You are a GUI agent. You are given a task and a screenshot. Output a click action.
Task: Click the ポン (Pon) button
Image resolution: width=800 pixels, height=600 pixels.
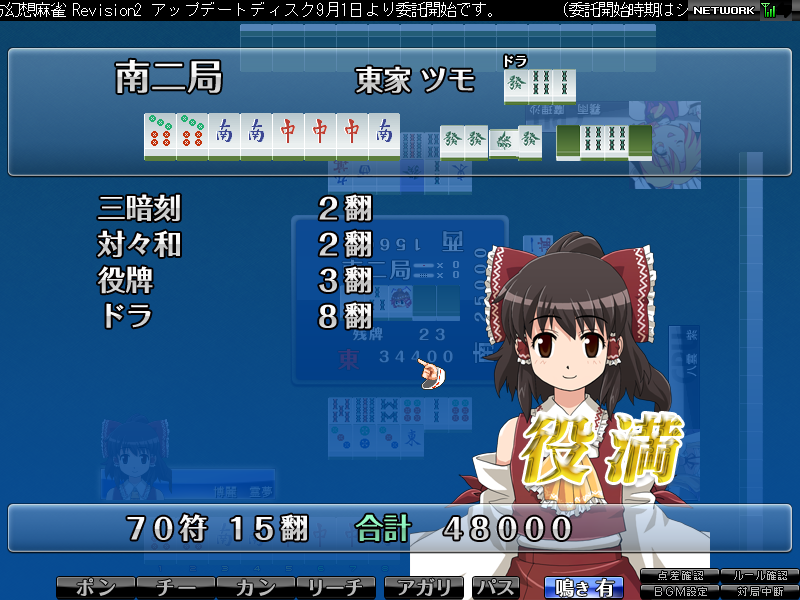pyautogui.click(x=95, y=588)
